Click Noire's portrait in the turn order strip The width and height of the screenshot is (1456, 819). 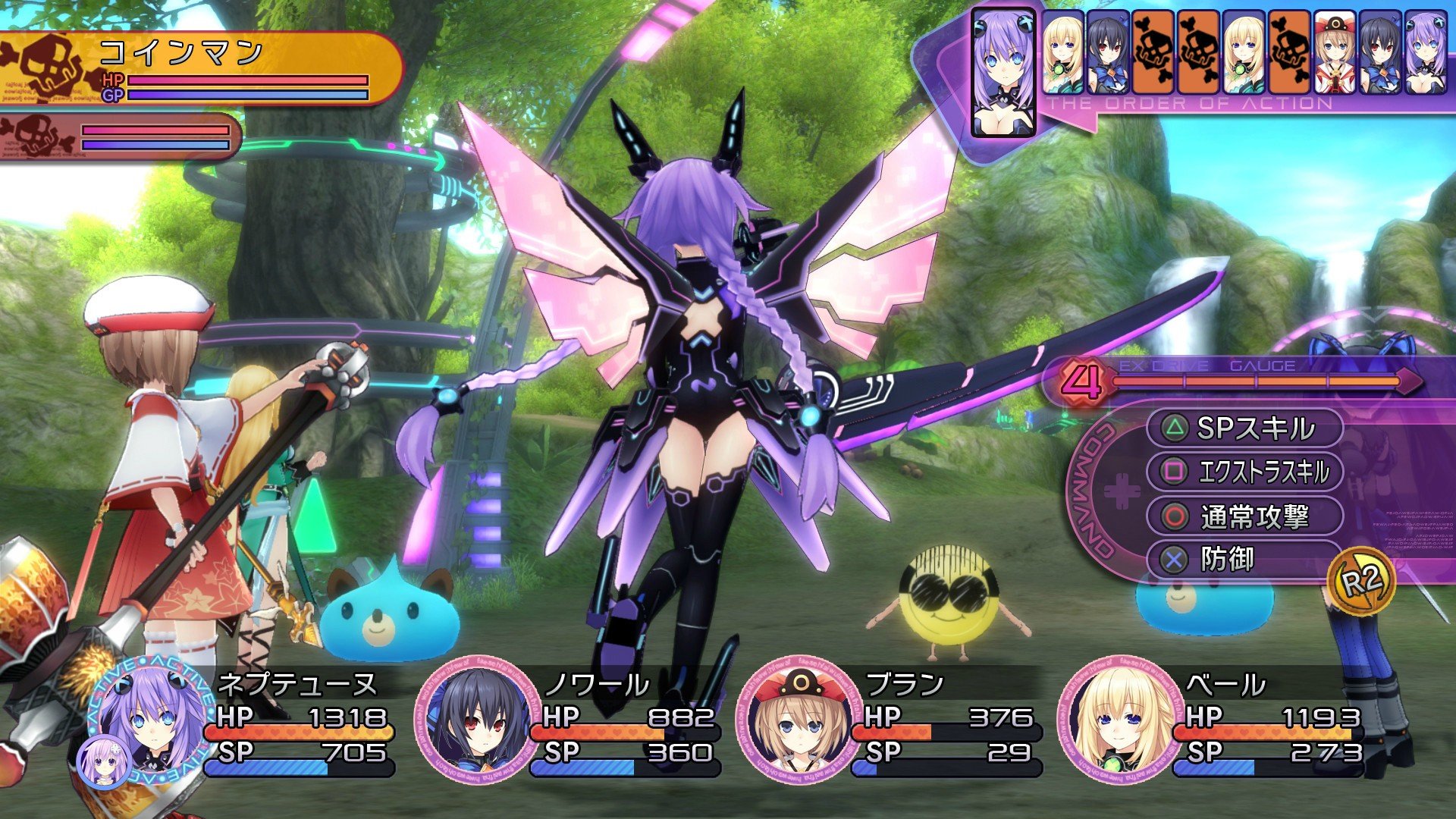pos(1107,52)
